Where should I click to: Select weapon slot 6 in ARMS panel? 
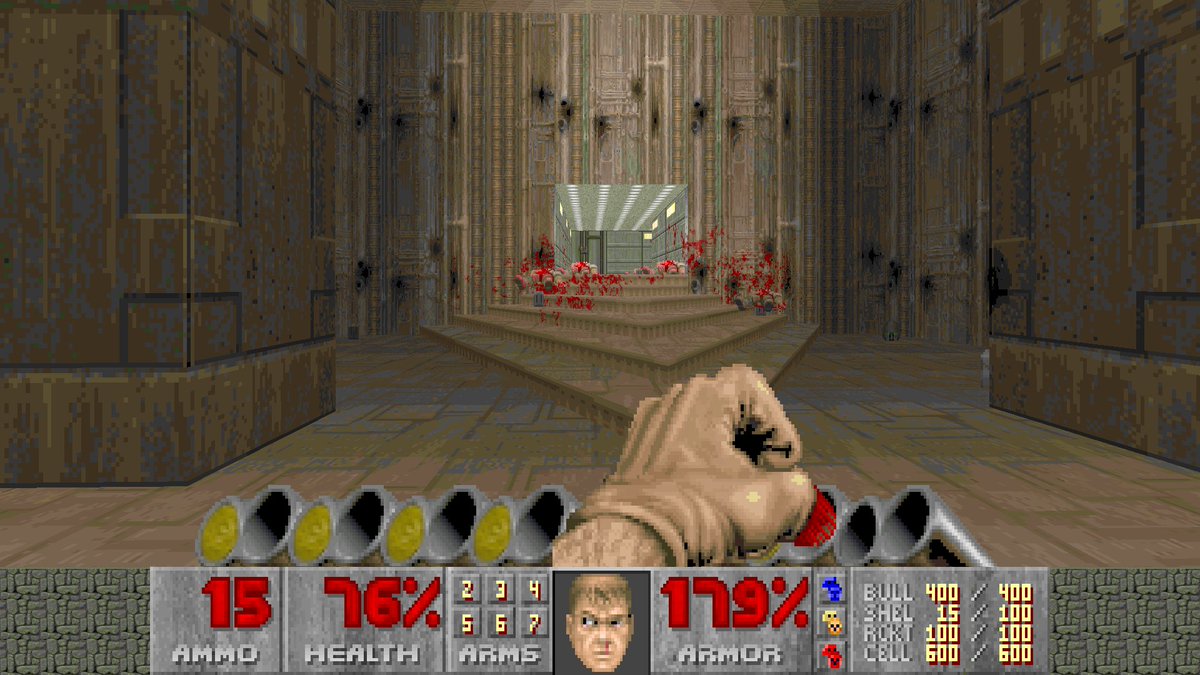(x=501, y=624)
